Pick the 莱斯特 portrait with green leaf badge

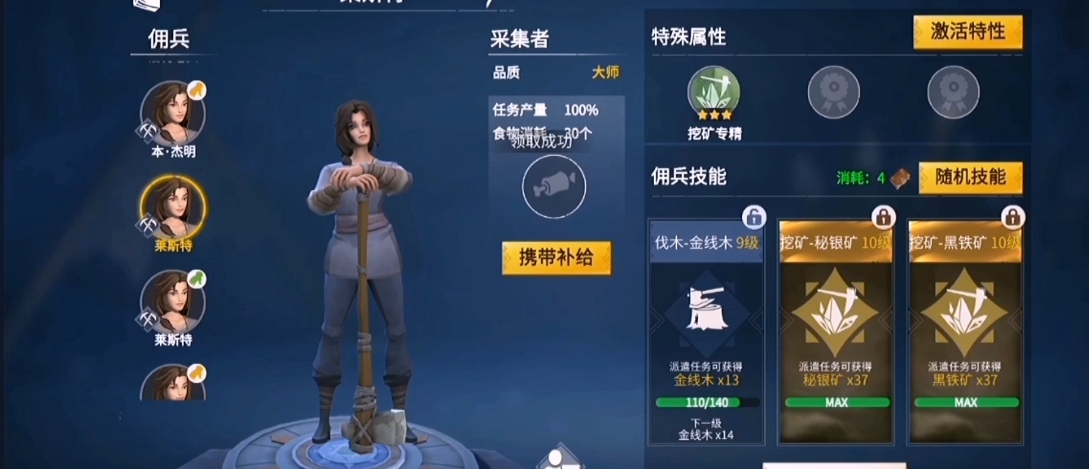pos(172,300)
